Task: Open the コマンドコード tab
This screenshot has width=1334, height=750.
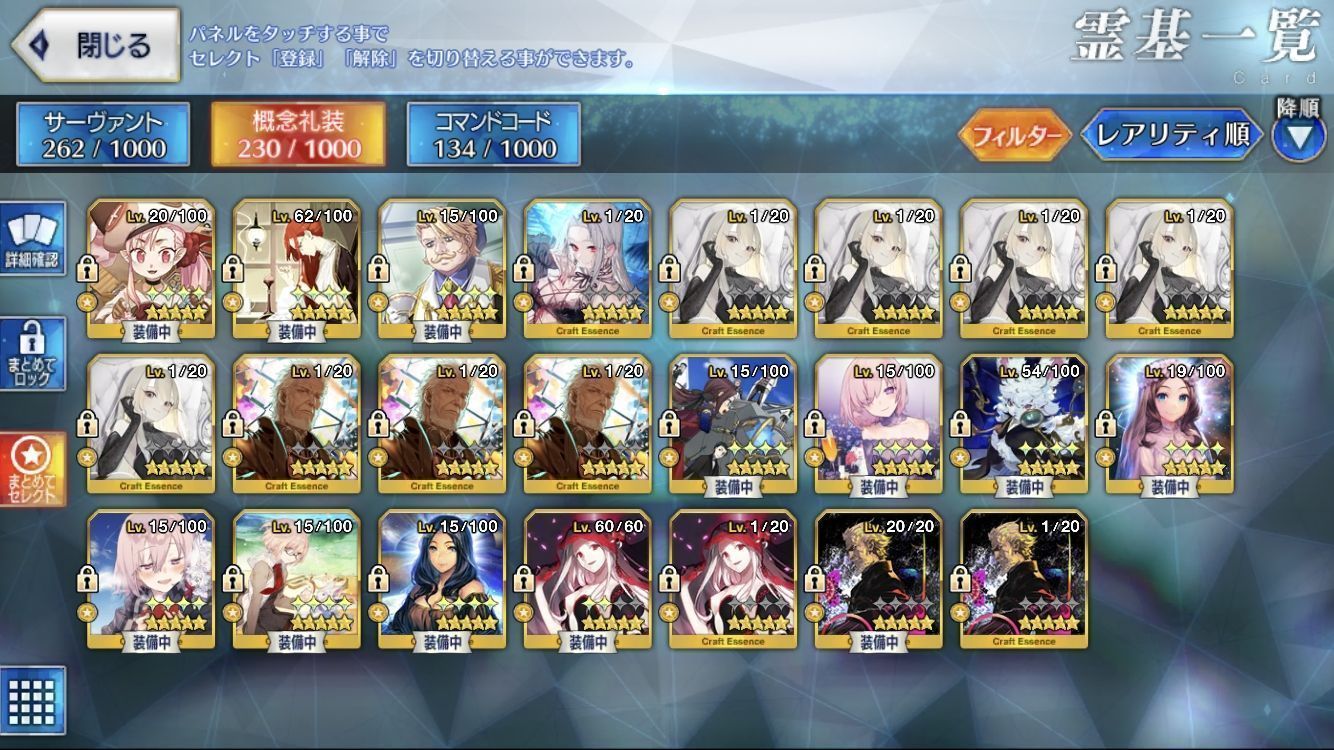Action: click(x=494, y=134)
